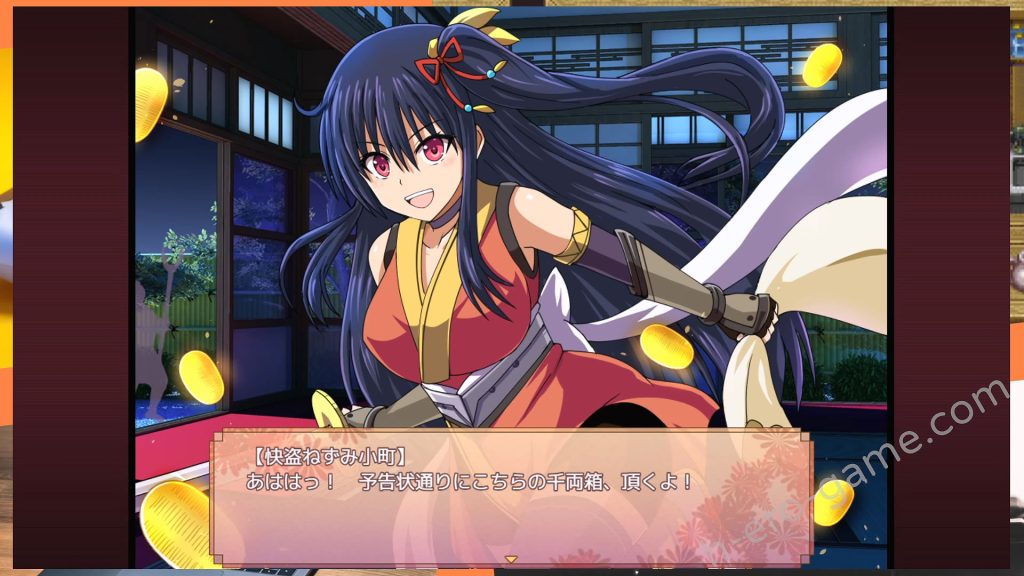Screen dimensions: 1024x576
Task: Click the small continue arrow under the dialogue
Action: (510, 559)
